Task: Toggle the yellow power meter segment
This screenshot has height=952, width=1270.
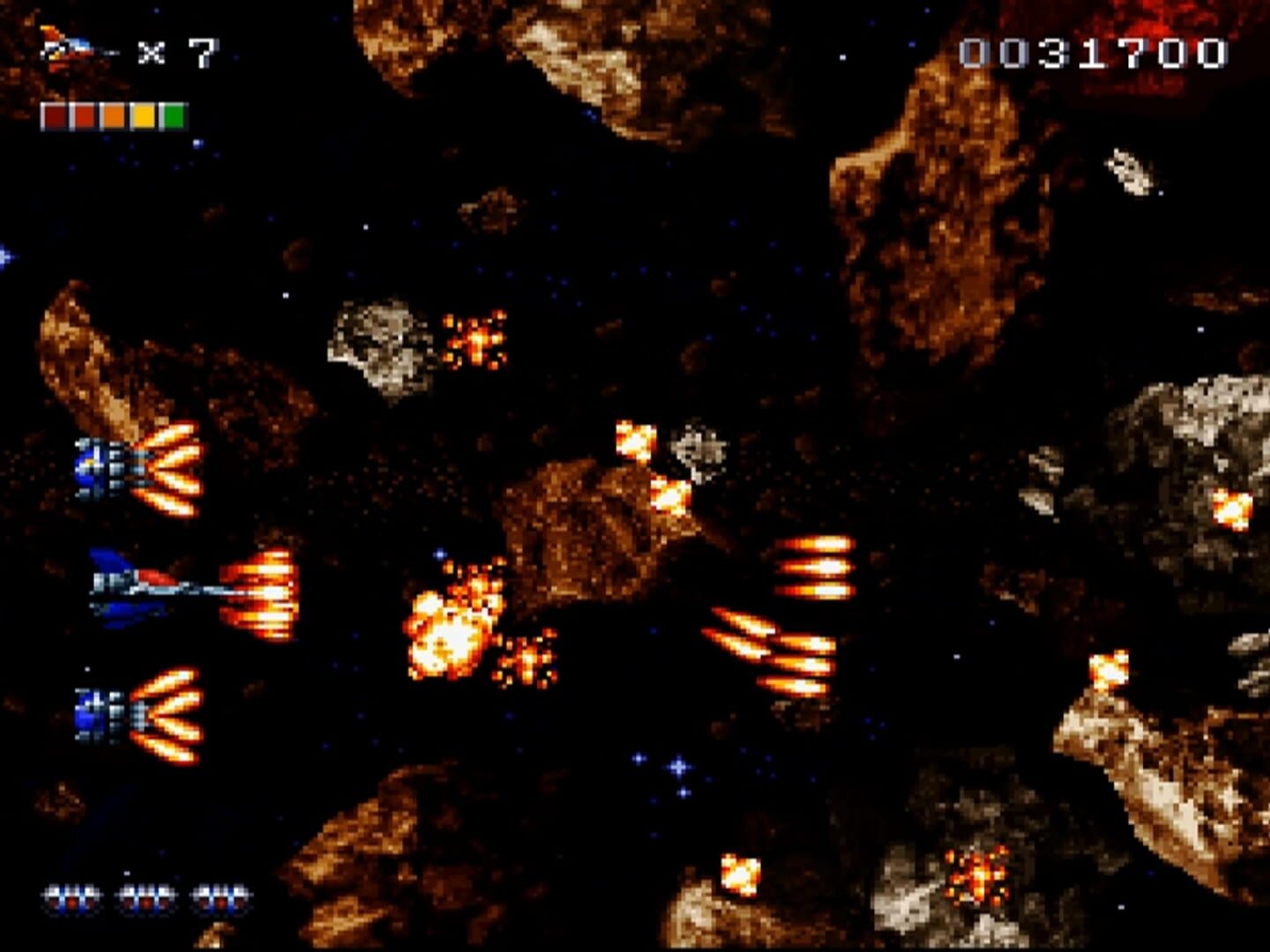Action: coord(144,115)
